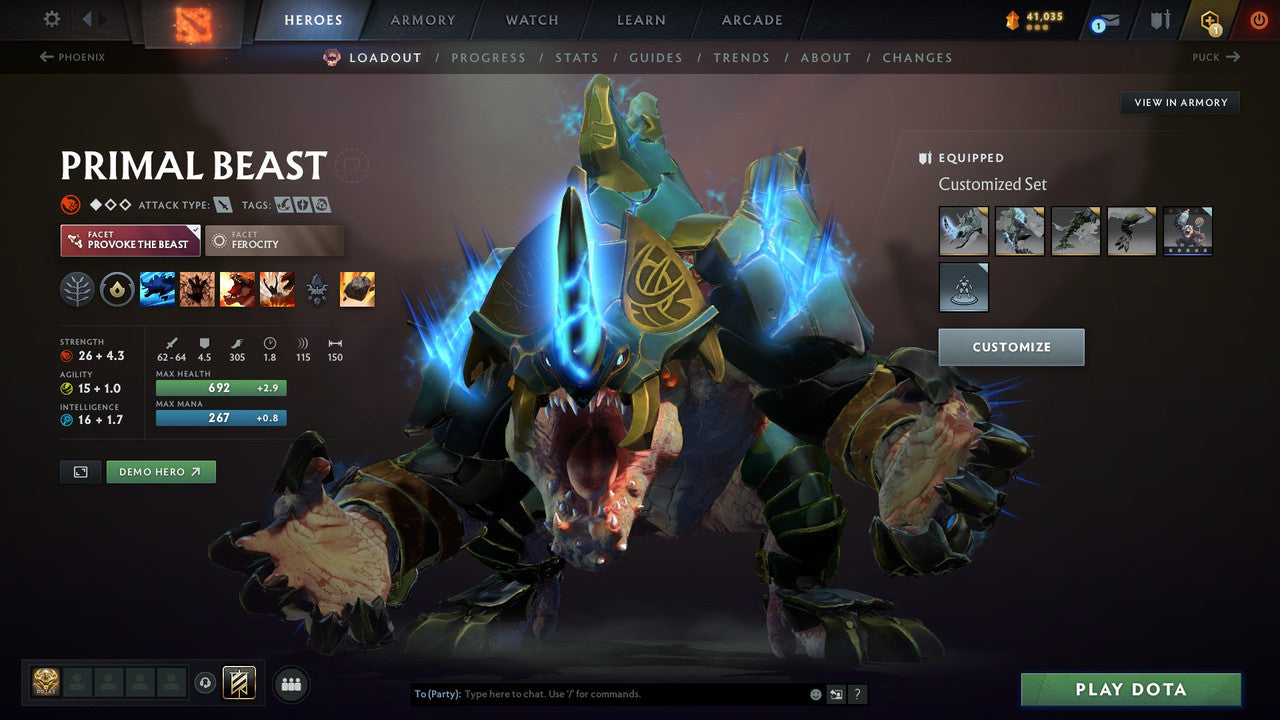Viewport: 1280px width, 720px height.
Task: Open the voice chat headset icon
Action: tap(204, 684)
